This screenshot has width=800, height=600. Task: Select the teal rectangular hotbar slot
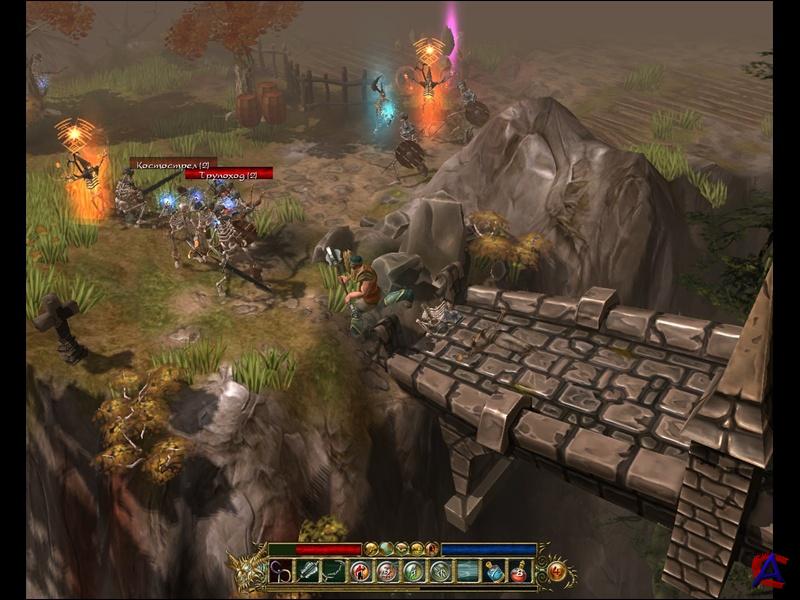[x=467, y=572]
